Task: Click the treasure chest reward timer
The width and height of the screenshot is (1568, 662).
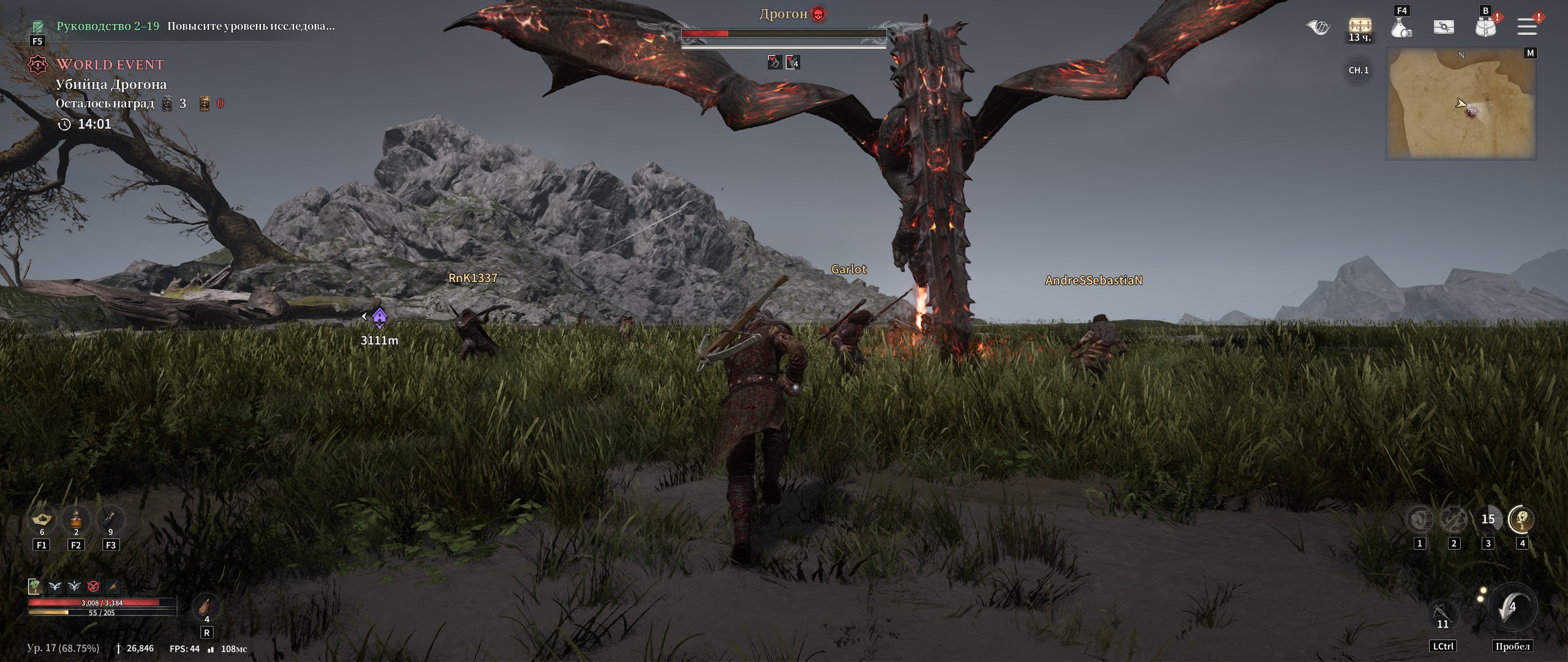Action: pyautogui.click(x=1360, y=28)
